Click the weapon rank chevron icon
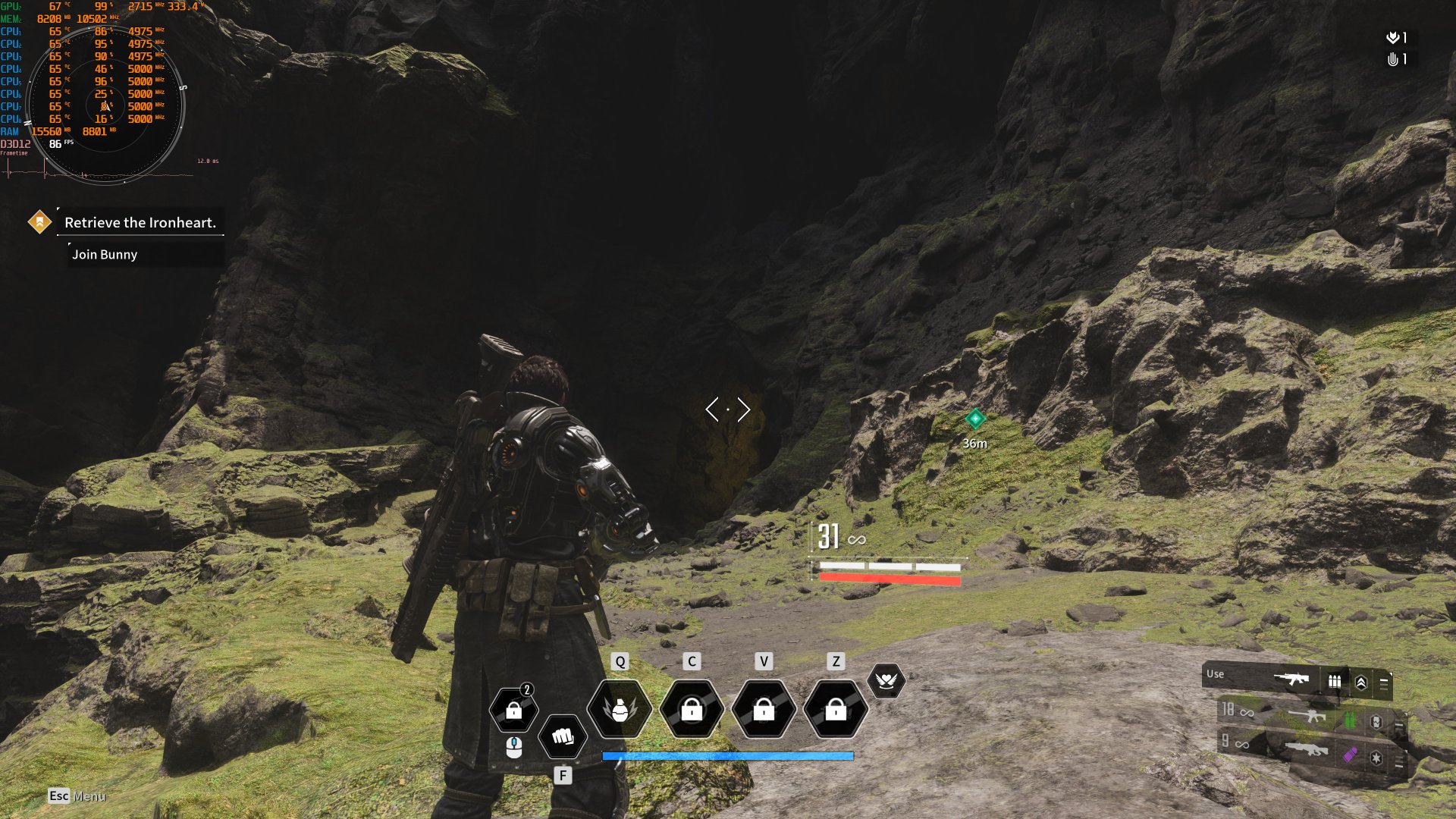1456x819 pixels. tap(1362, 682)
